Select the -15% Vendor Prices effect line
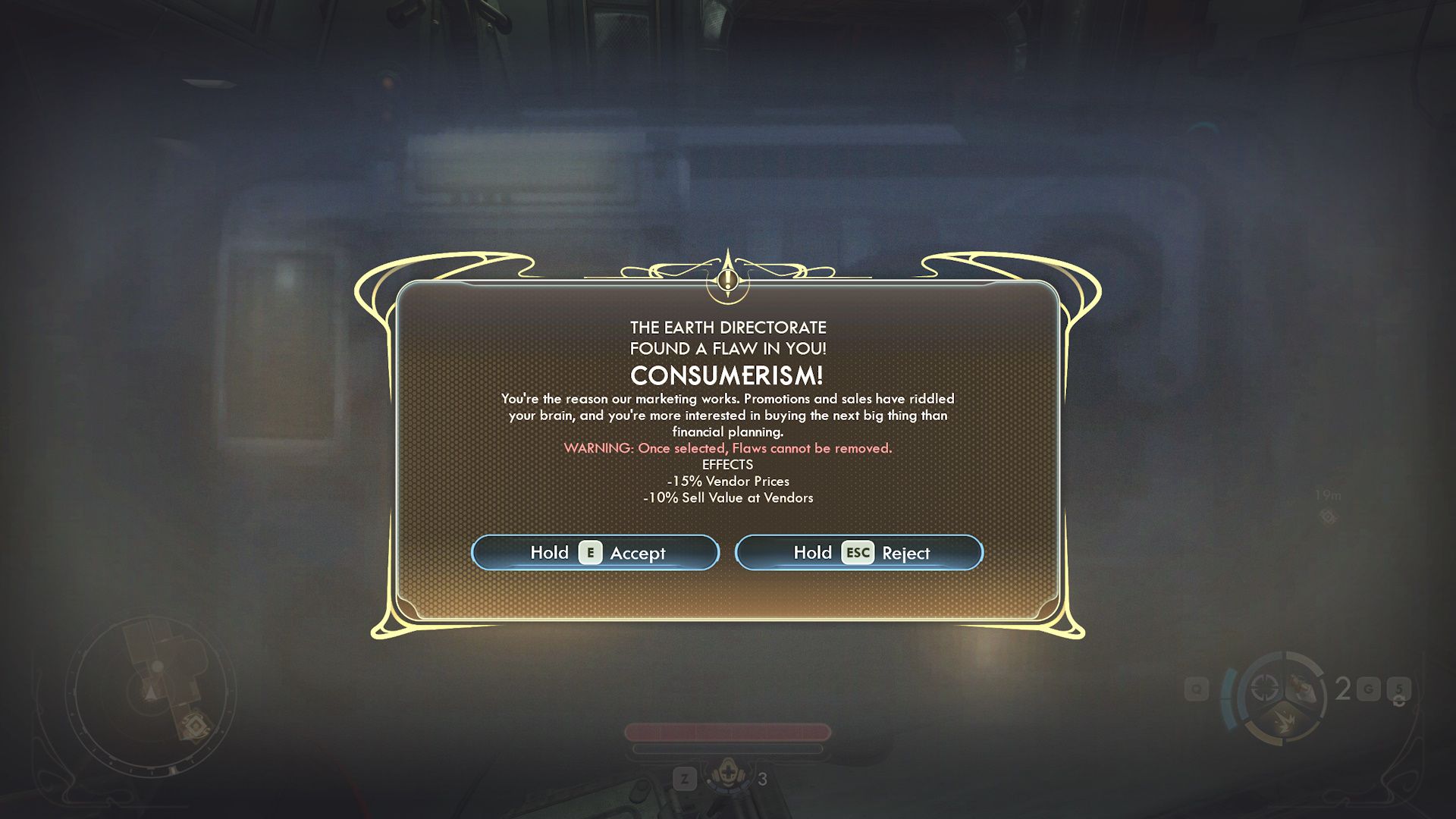 pos(727,481)
